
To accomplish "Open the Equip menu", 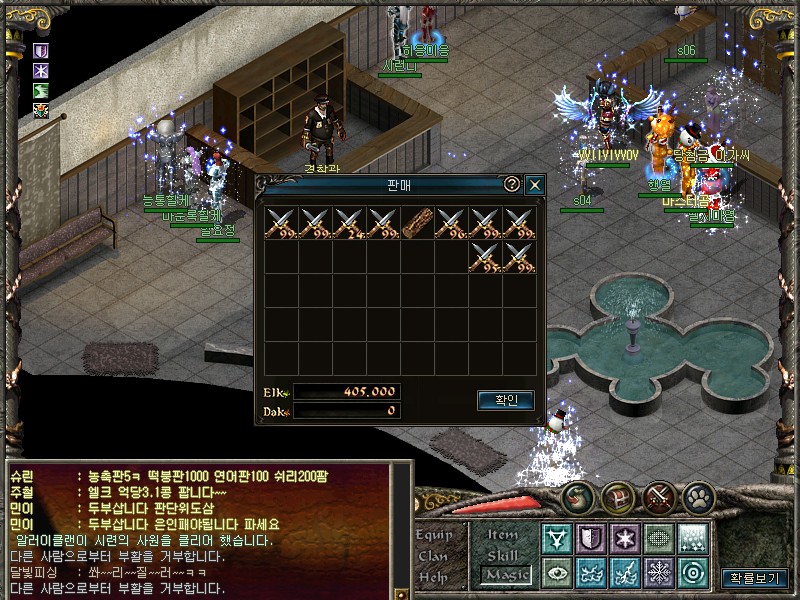I will click(x=433, y=535).
